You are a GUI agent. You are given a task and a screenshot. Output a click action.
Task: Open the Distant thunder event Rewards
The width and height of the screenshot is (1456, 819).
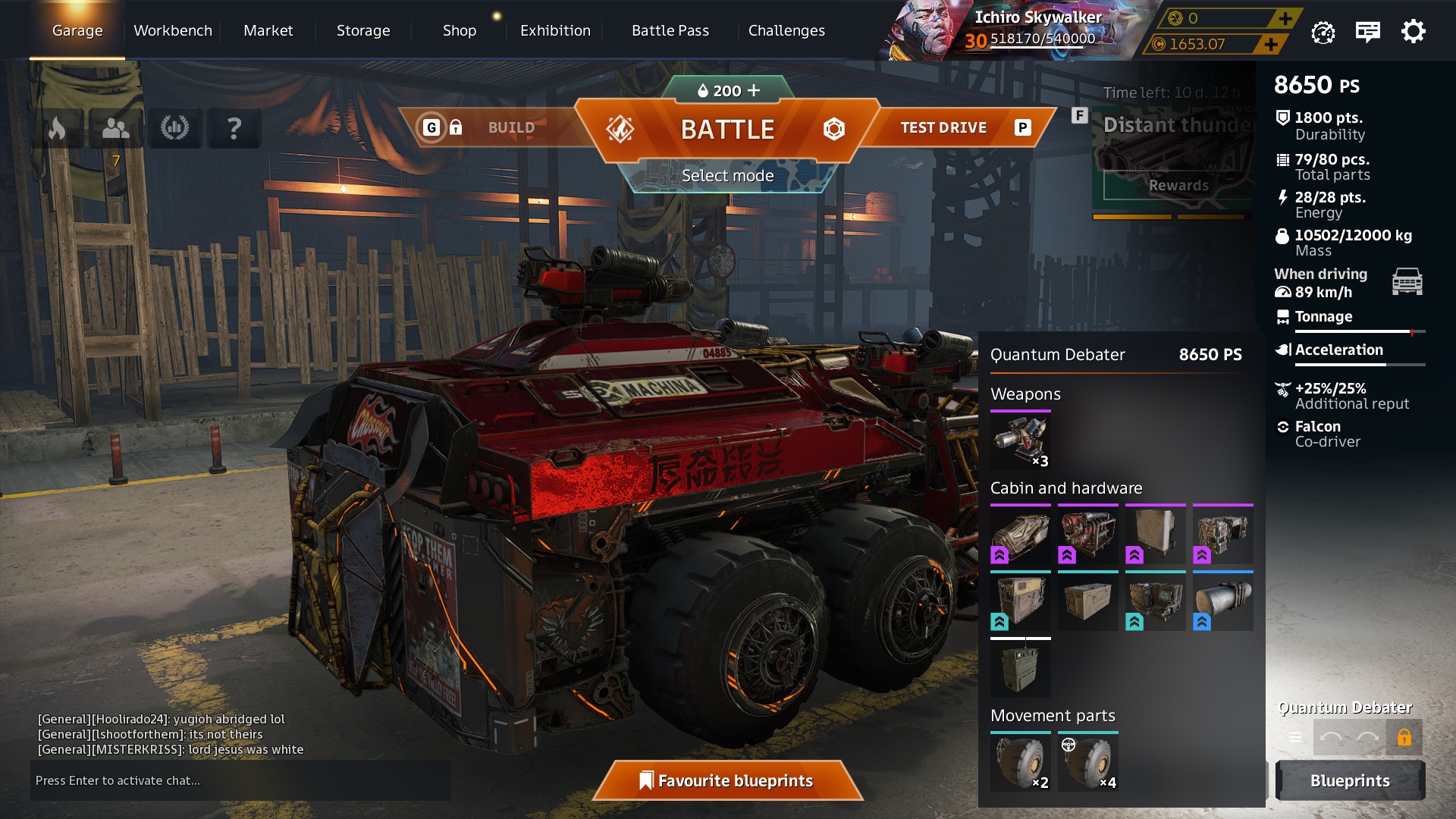[1178, 186]
